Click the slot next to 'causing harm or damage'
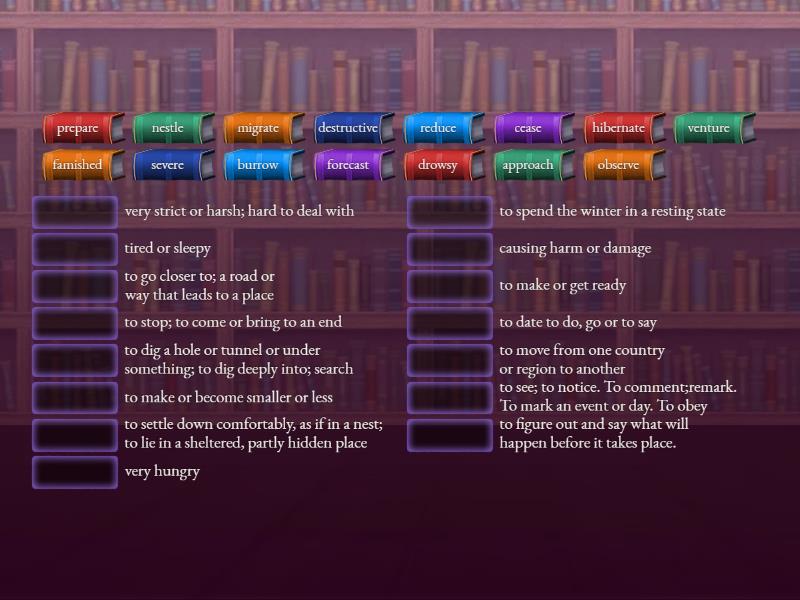 coord(450,249)
